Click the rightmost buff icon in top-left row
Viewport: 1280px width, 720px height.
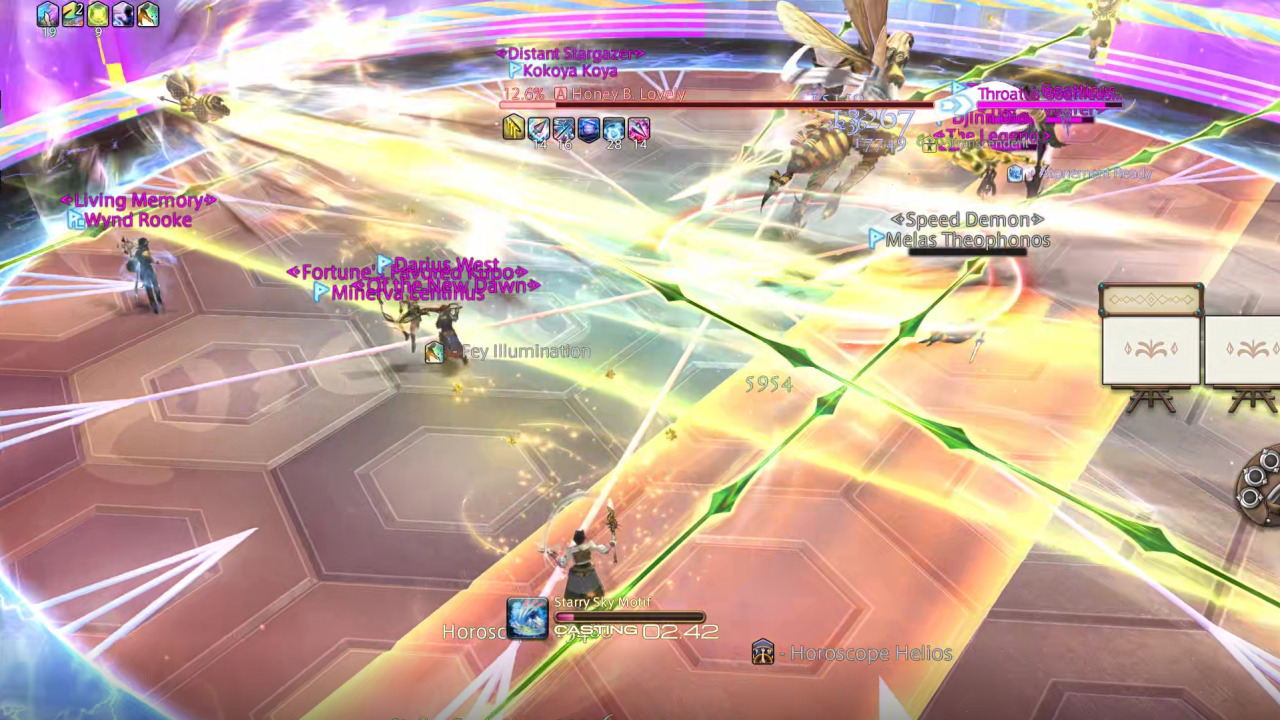(150, 15)
